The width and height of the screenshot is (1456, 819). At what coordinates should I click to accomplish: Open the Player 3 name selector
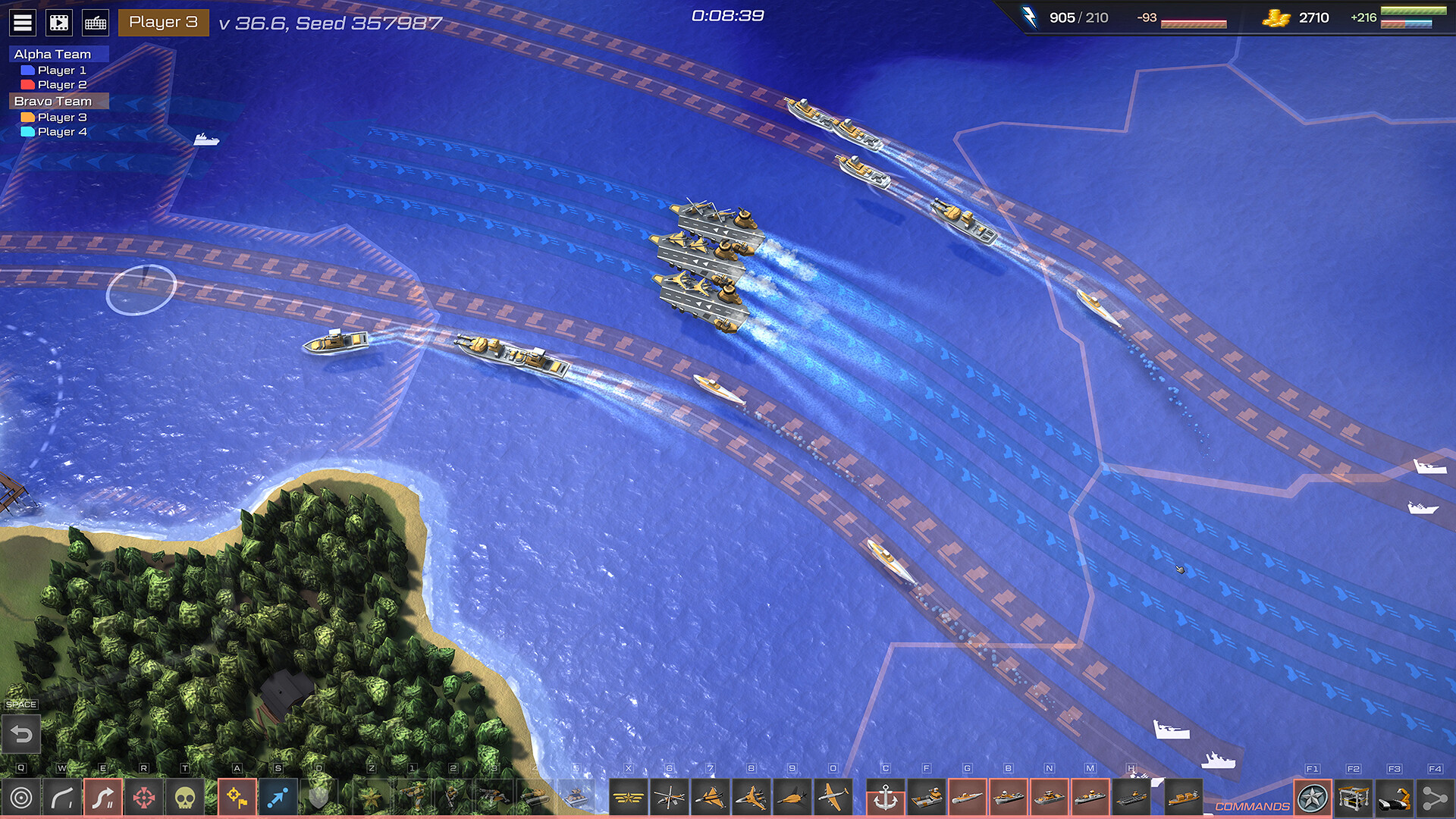(x=163, y=23)
